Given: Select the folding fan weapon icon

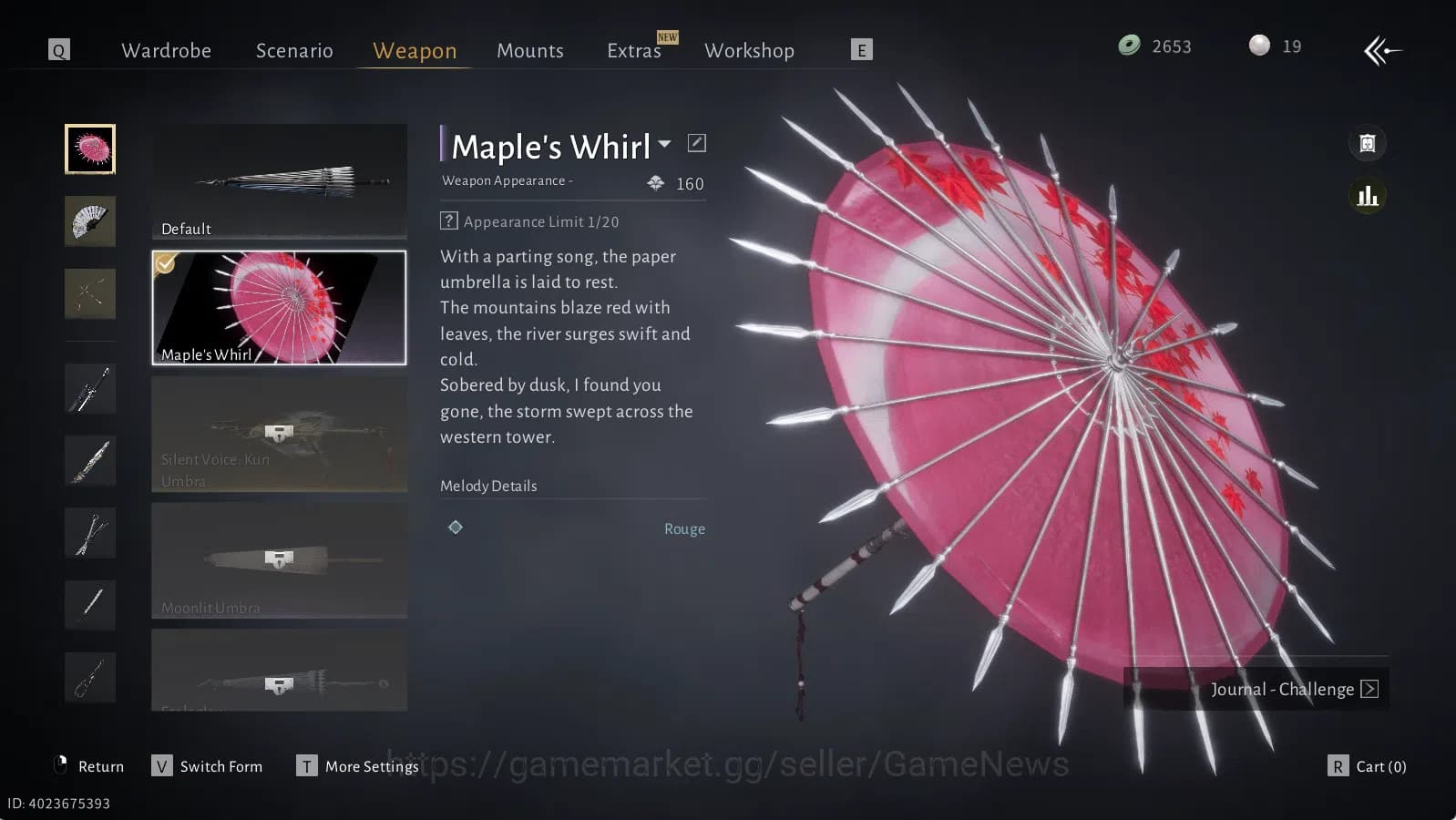Looking at the screenshot, I should 89,221.
